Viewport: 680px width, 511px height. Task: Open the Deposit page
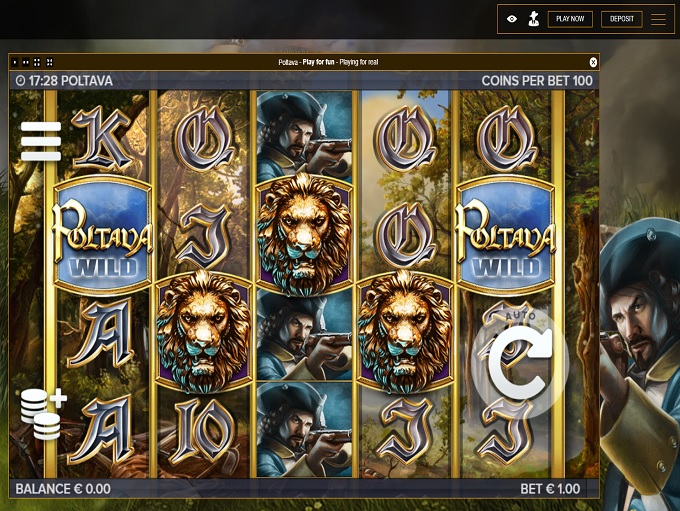(x=622, y=19)
